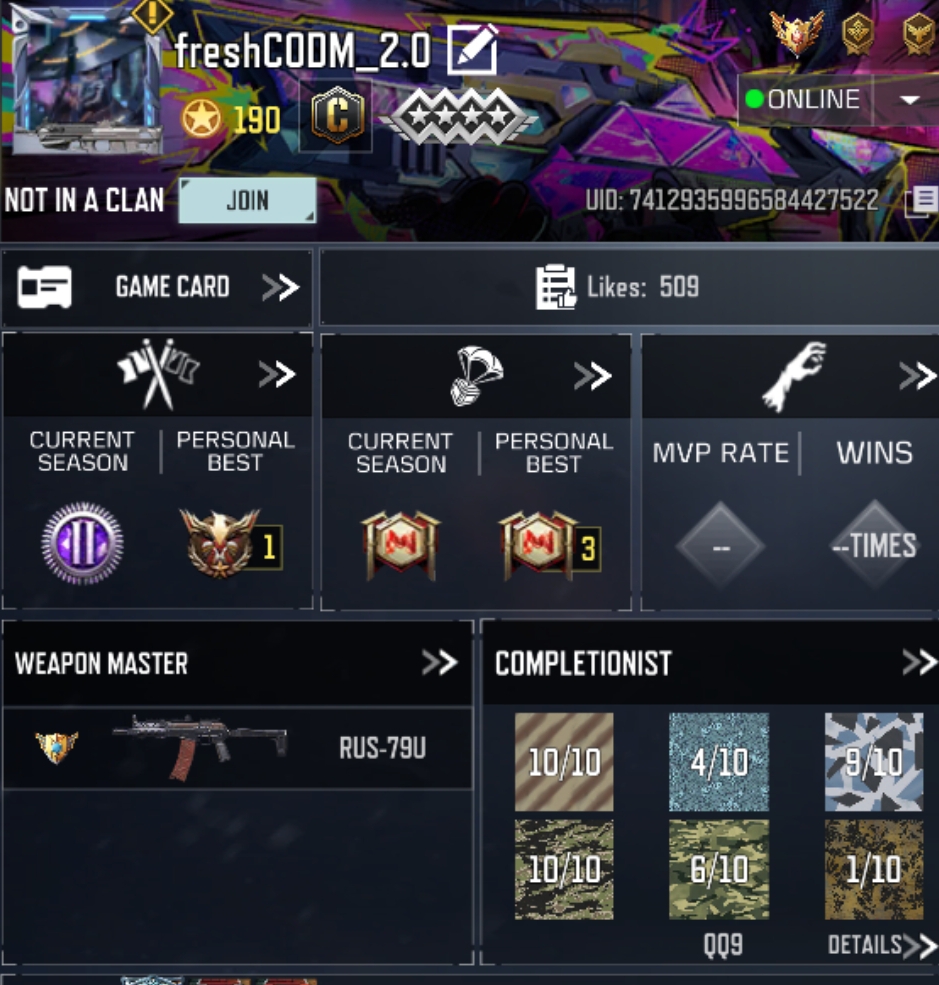Open the GAME CARD panel
939x985 pixels.
pos(157,288)
